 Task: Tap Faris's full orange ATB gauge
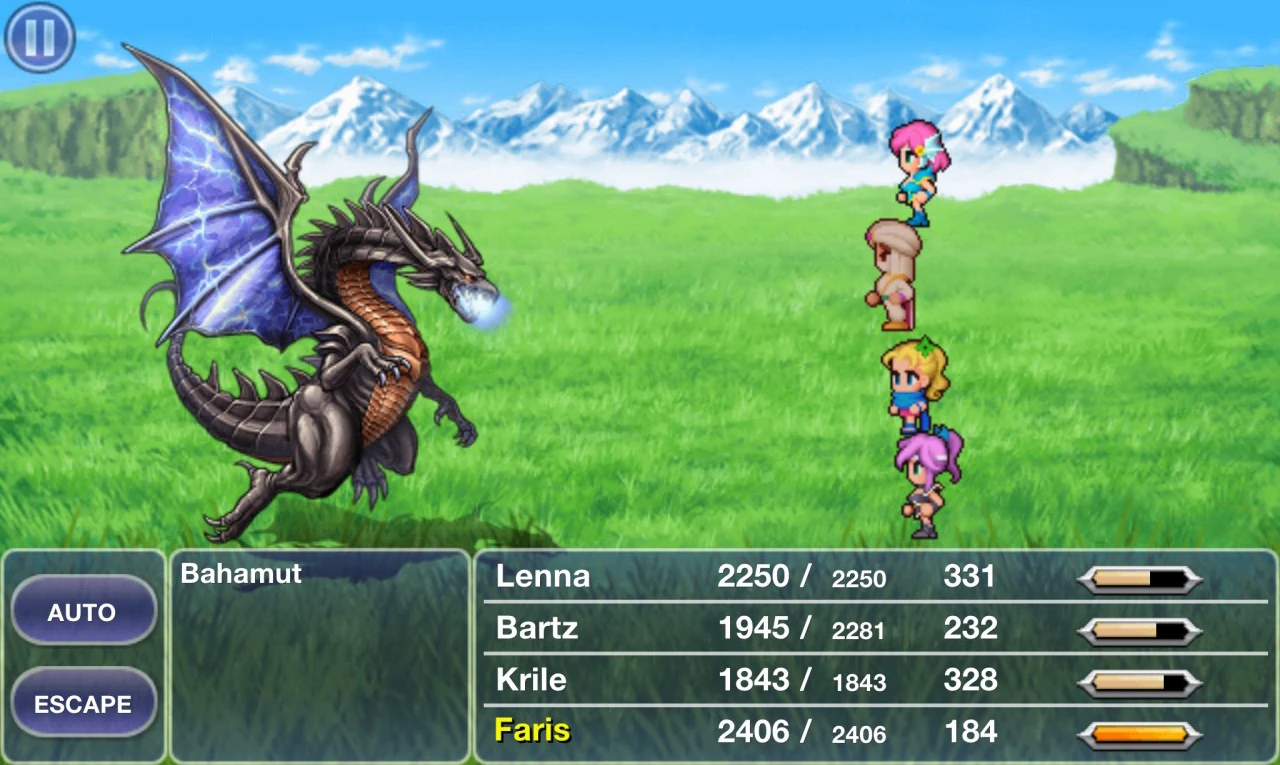pos(1141,731)
